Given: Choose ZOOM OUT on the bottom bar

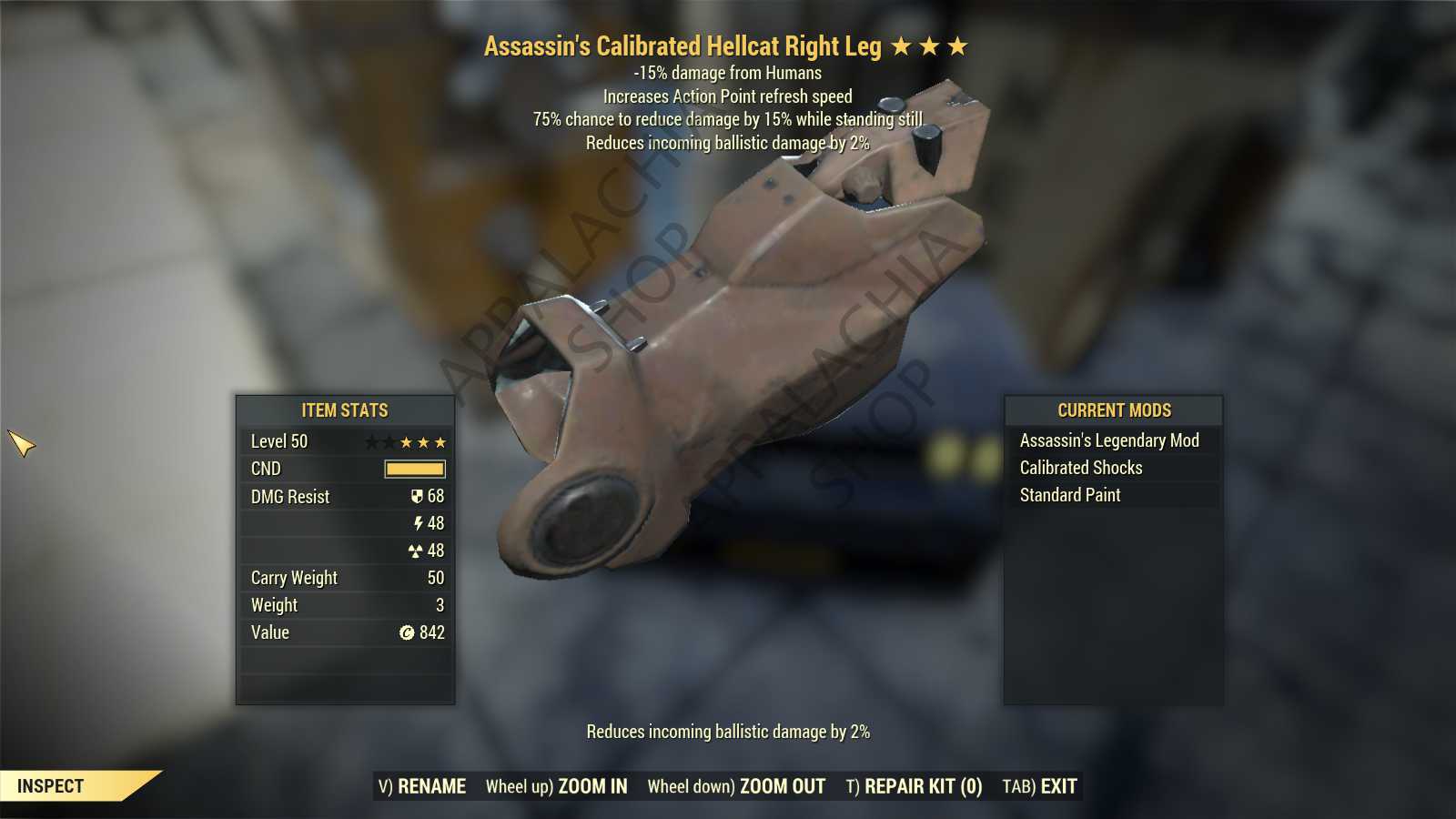Looking at the screenshot, I should click(736, 786).
